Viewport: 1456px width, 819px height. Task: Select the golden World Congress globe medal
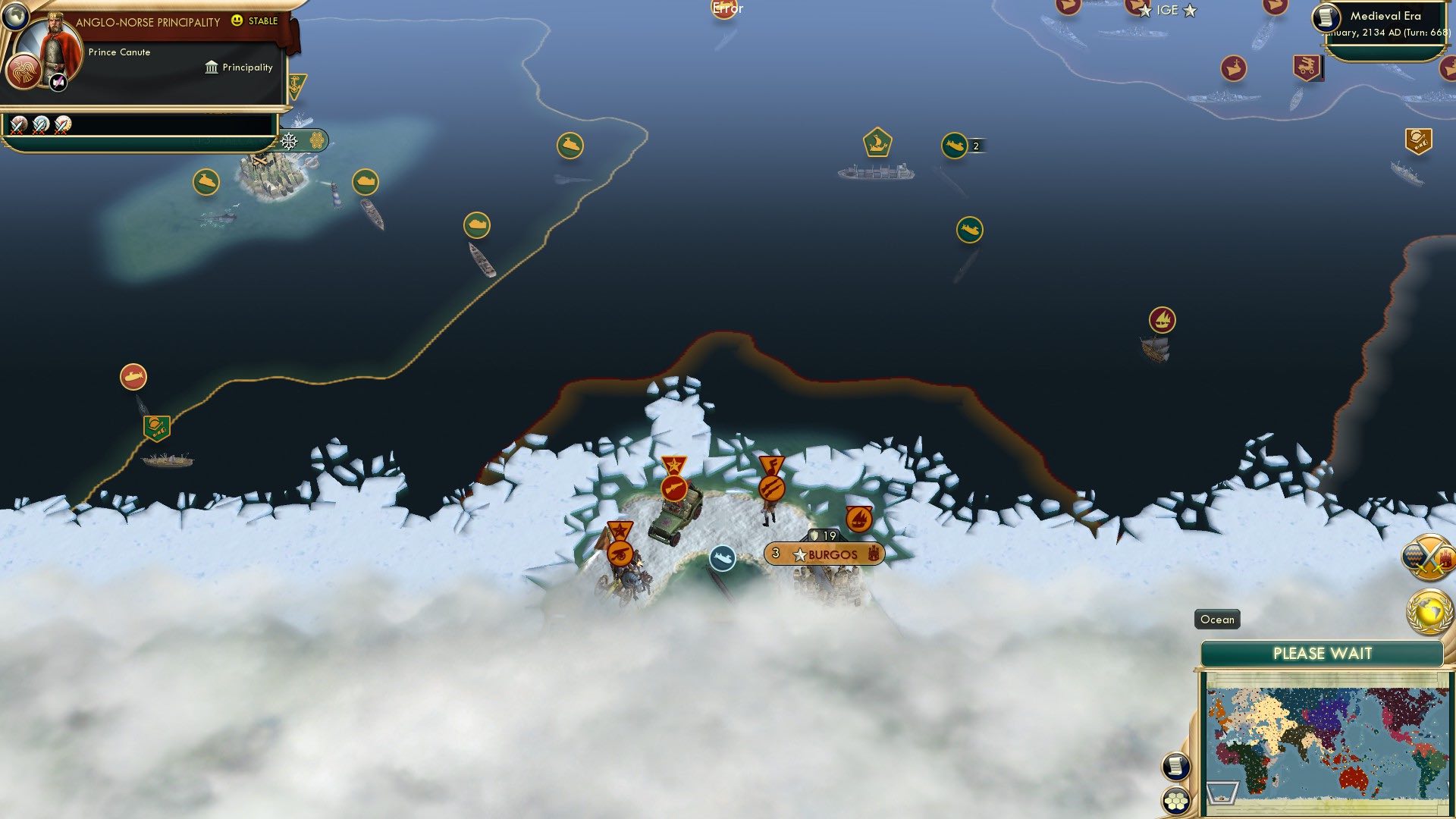1429,610
